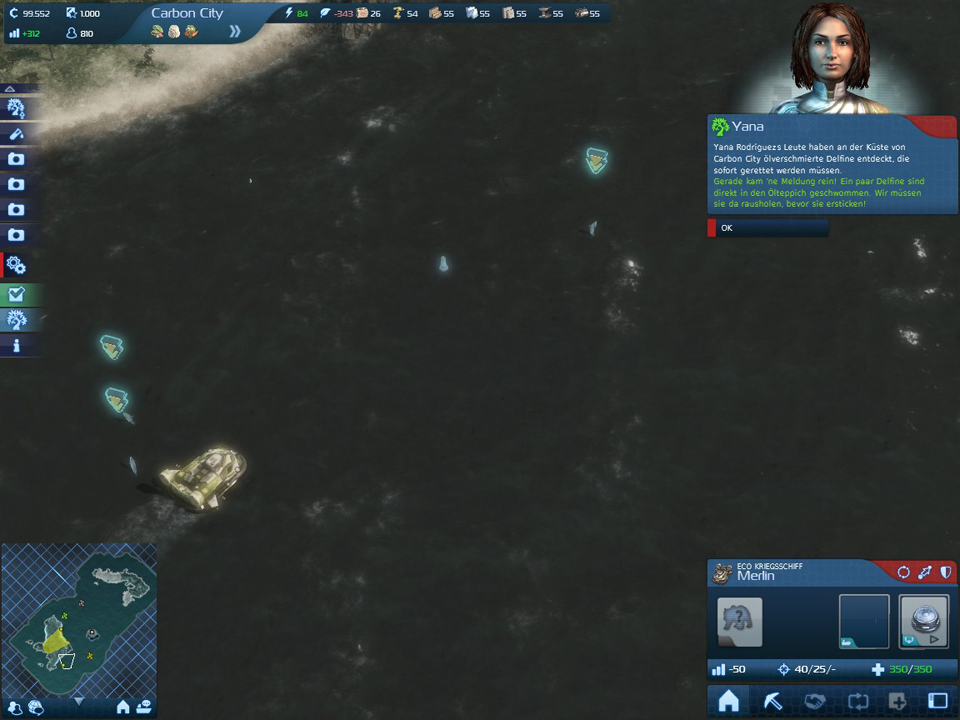Open the minimap globe chat button
This screenshot has width=960, height=720.
pyautogui.click(x=36, y=707)
